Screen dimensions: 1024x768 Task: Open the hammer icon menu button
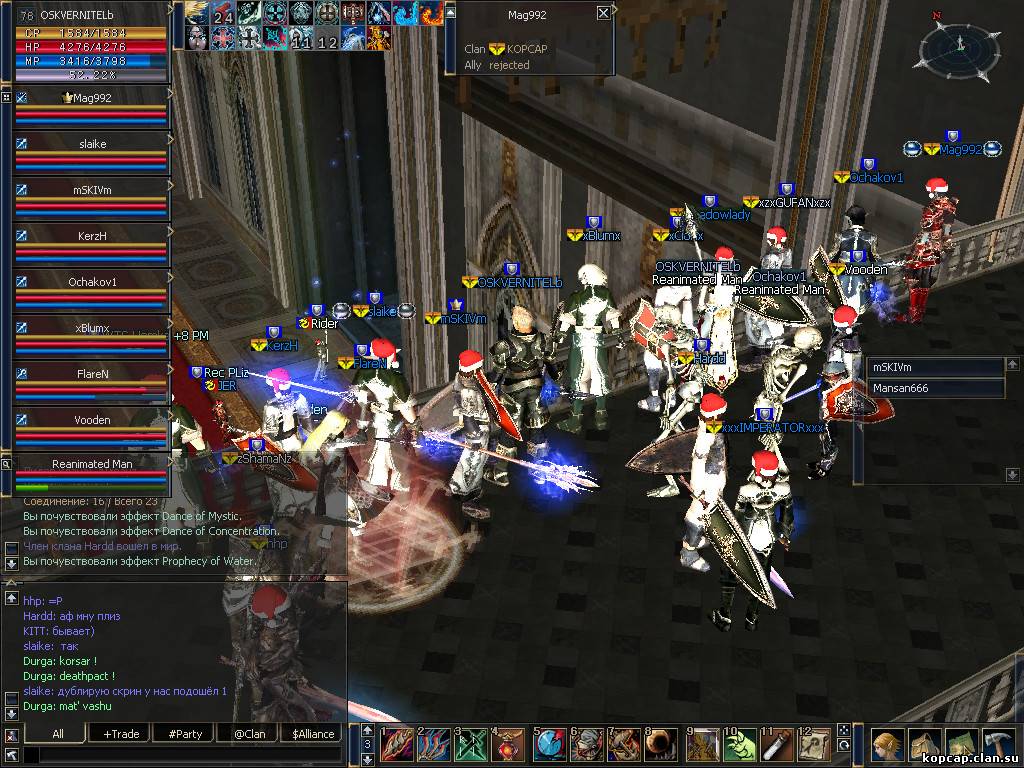tap(999, 746)
